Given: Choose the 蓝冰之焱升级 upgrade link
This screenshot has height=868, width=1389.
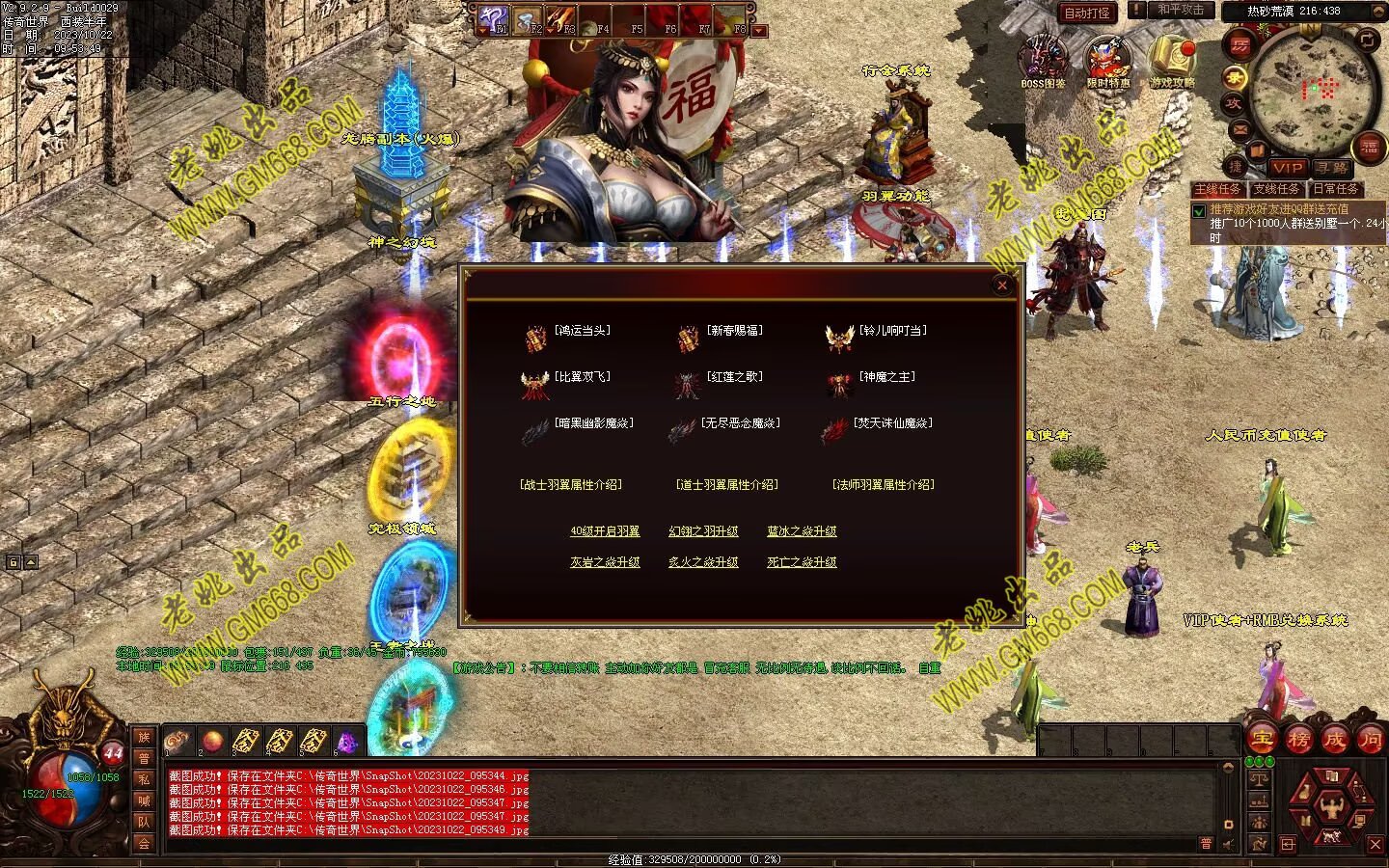Looking at the screenshot, I should pyautogui.click(x=802, y=531).
